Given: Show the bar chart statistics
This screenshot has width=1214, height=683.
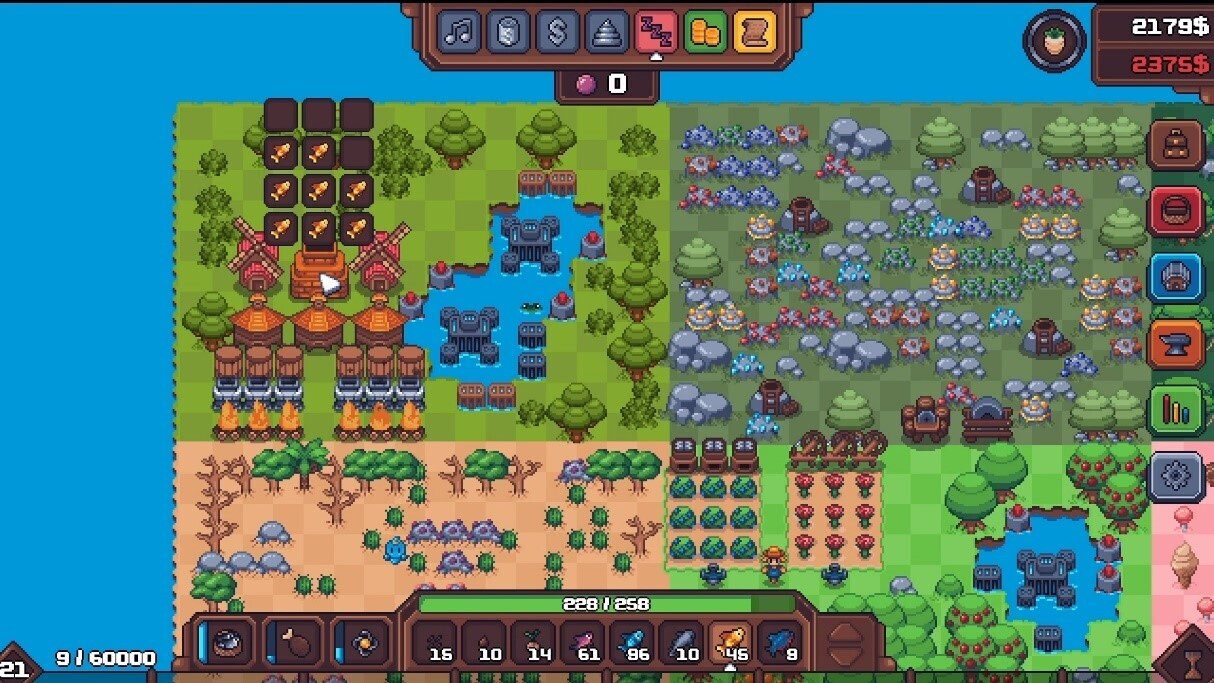Looking at the screenshot, I should pyautogui.click(x=1176, y=411).
